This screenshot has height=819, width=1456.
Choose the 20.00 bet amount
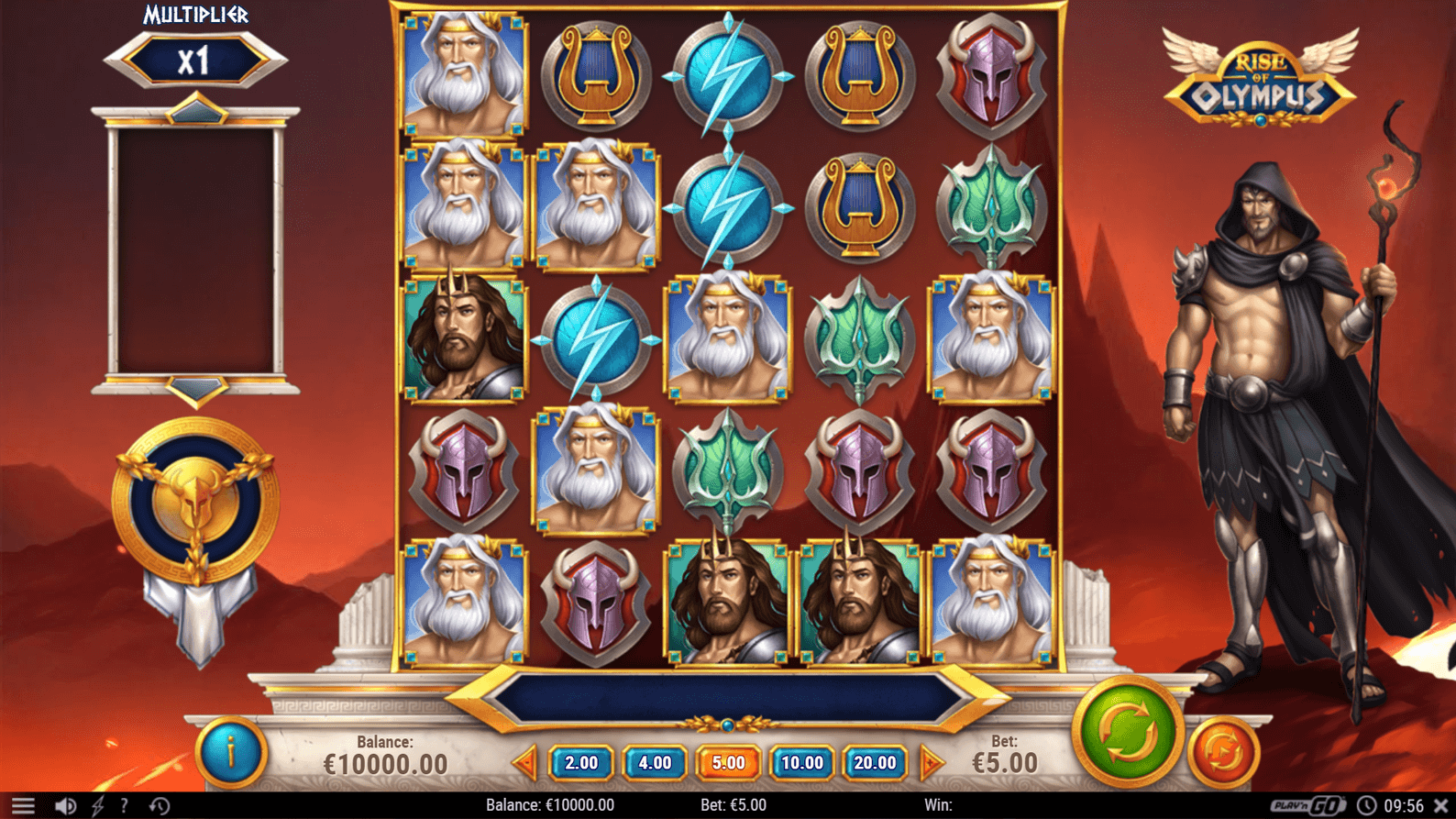click(x=876, y=762)
